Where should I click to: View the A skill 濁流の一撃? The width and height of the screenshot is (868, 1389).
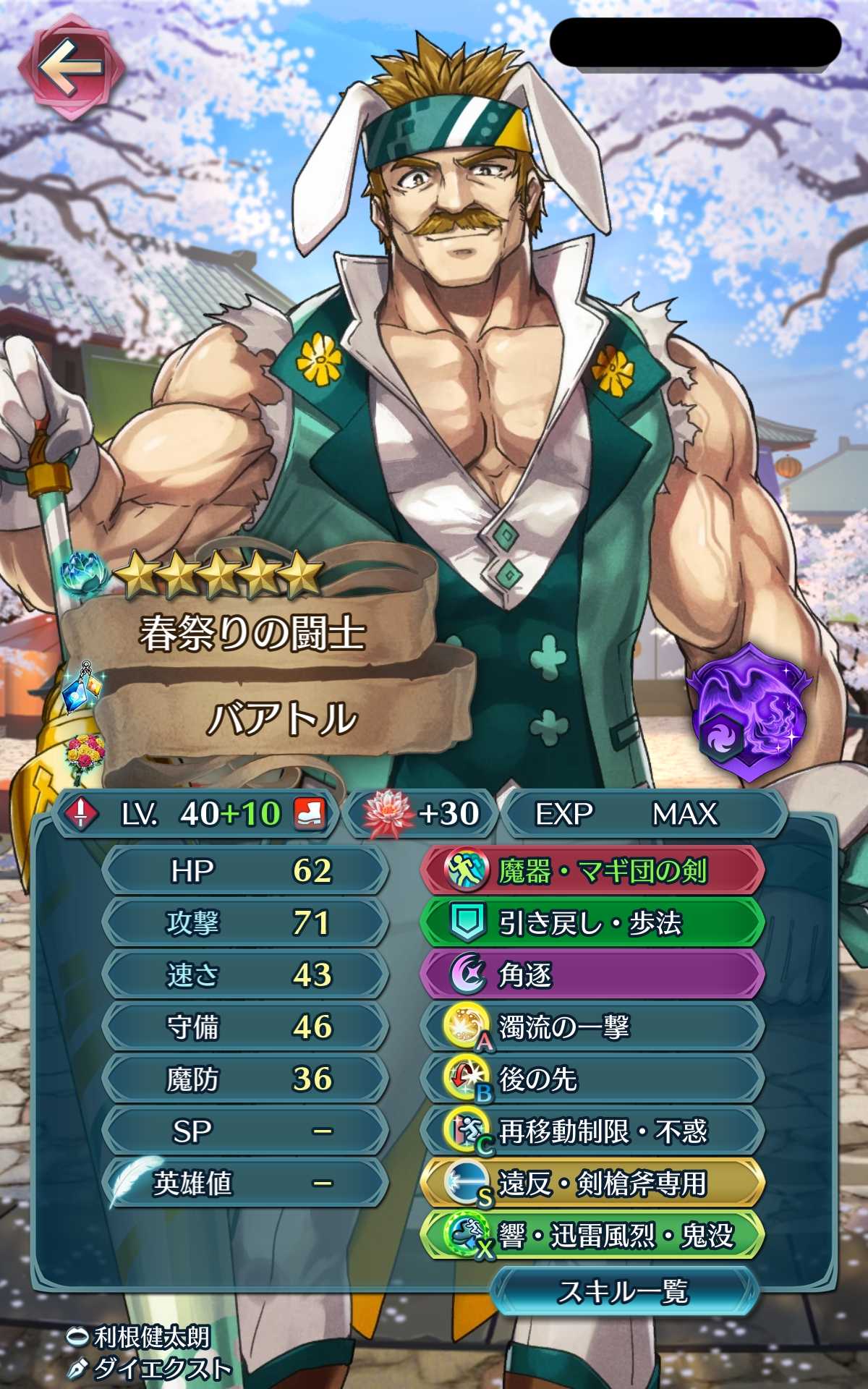click(593, 1027)
